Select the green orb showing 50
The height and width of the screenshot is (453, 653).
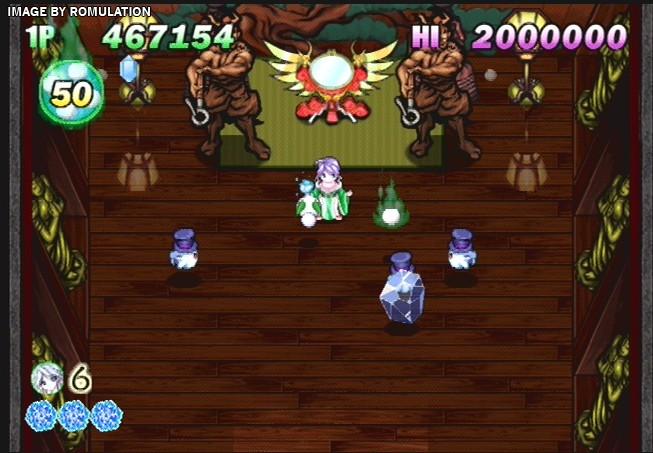coord(70,93)
